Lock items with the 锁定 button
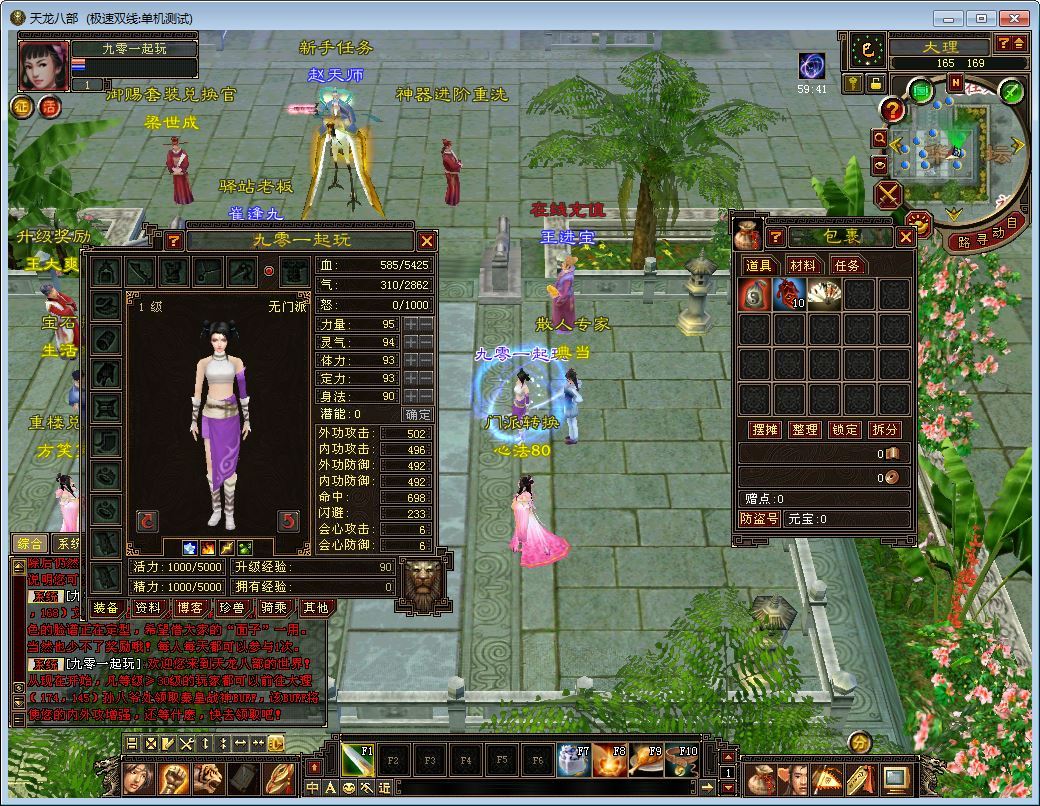The width and height of the screenshot is (1040, 806). click(x=845, y=429)
